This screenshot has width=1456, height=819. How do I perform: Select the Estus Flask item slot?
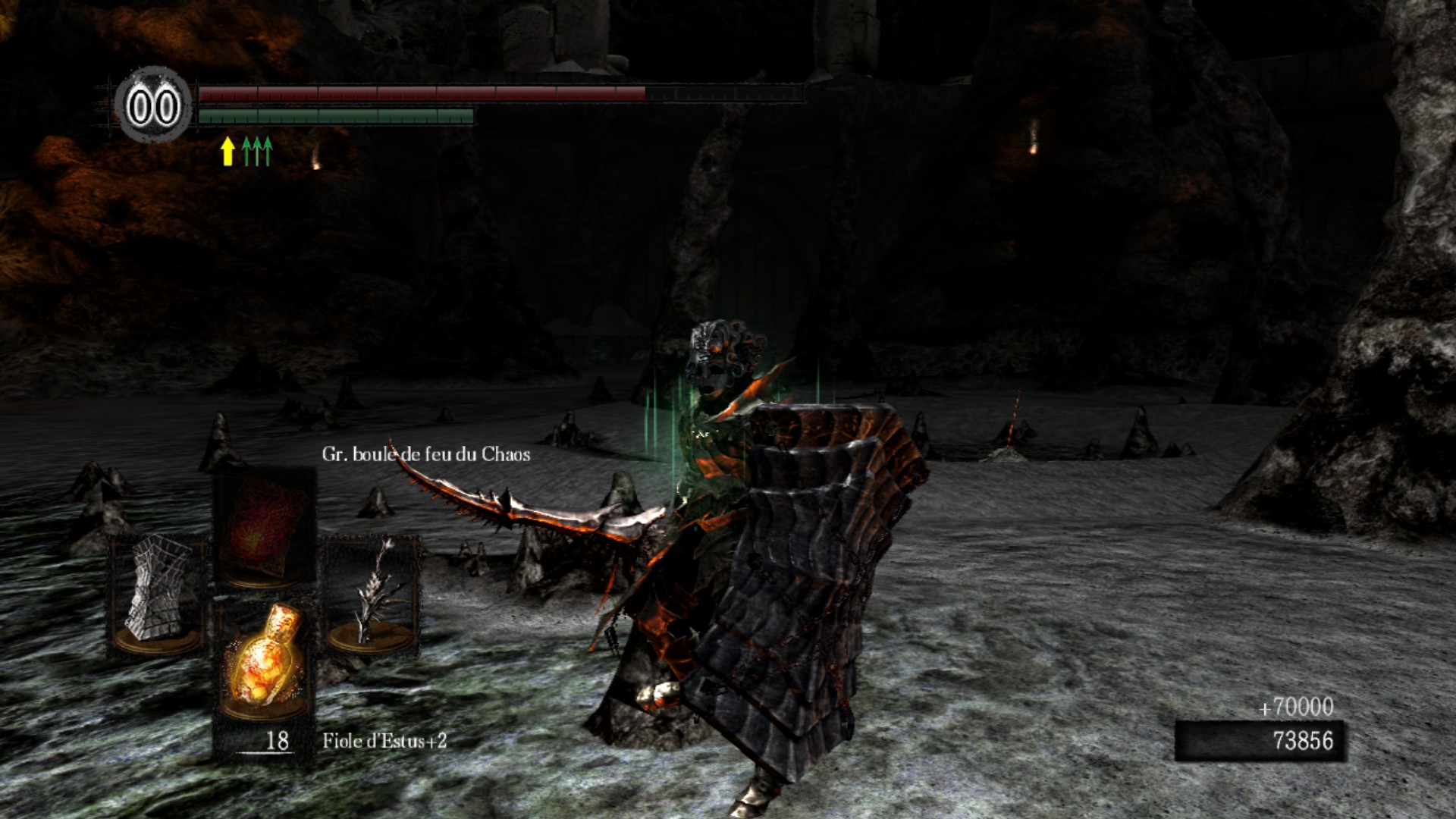coord(263,661)
